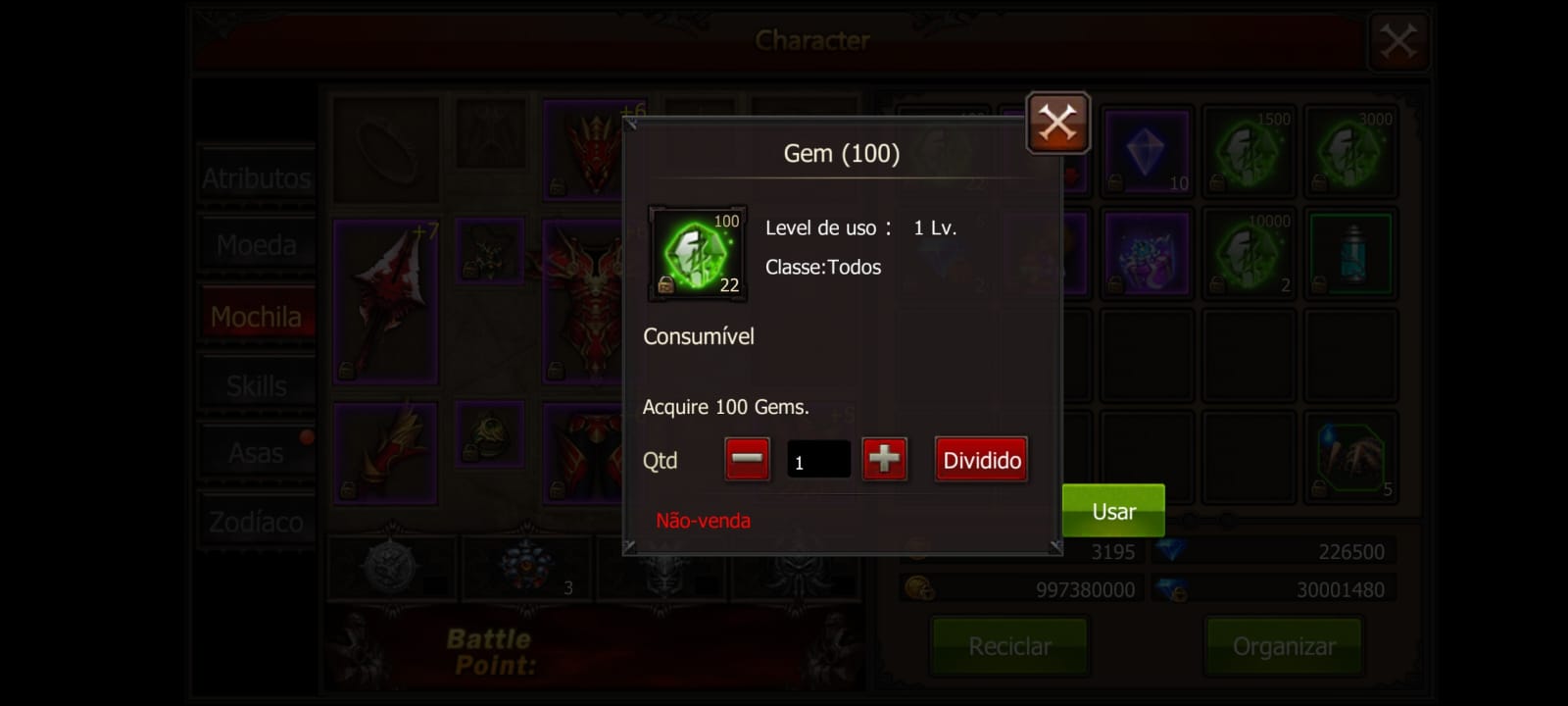Split the stack with the Dividido button

(x=981, y=460)
